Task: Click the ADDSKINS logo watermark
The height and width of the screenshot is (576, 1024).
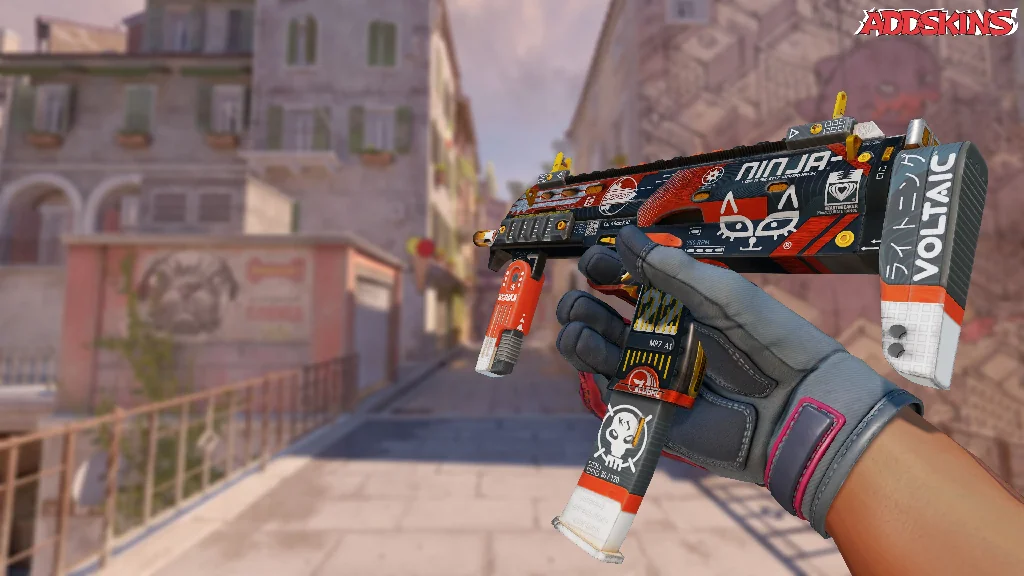Action: point(939,22)
